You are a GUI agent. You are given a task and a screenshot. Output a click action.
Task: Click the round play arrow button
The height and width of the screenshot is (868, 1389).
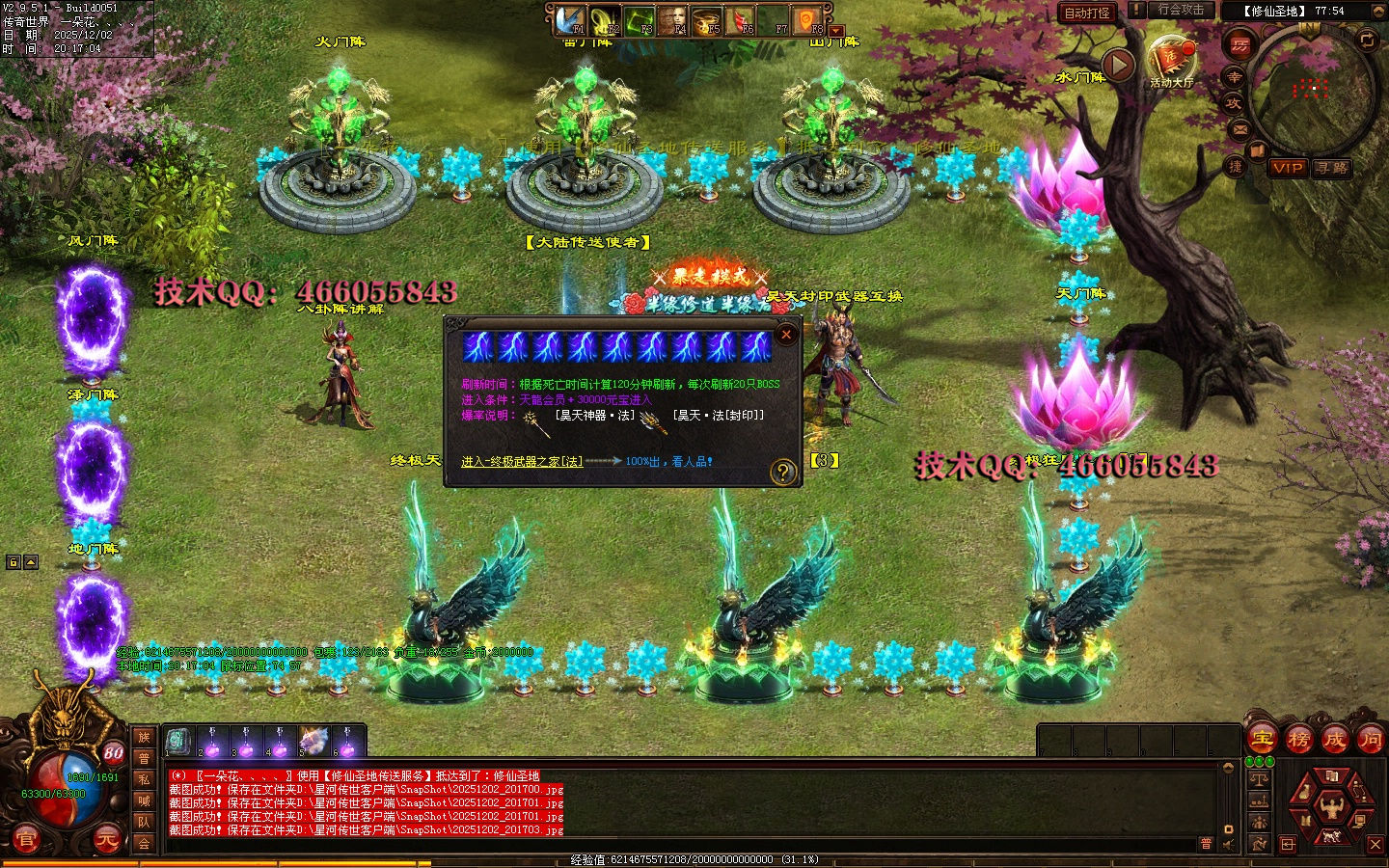[1118, 65]
